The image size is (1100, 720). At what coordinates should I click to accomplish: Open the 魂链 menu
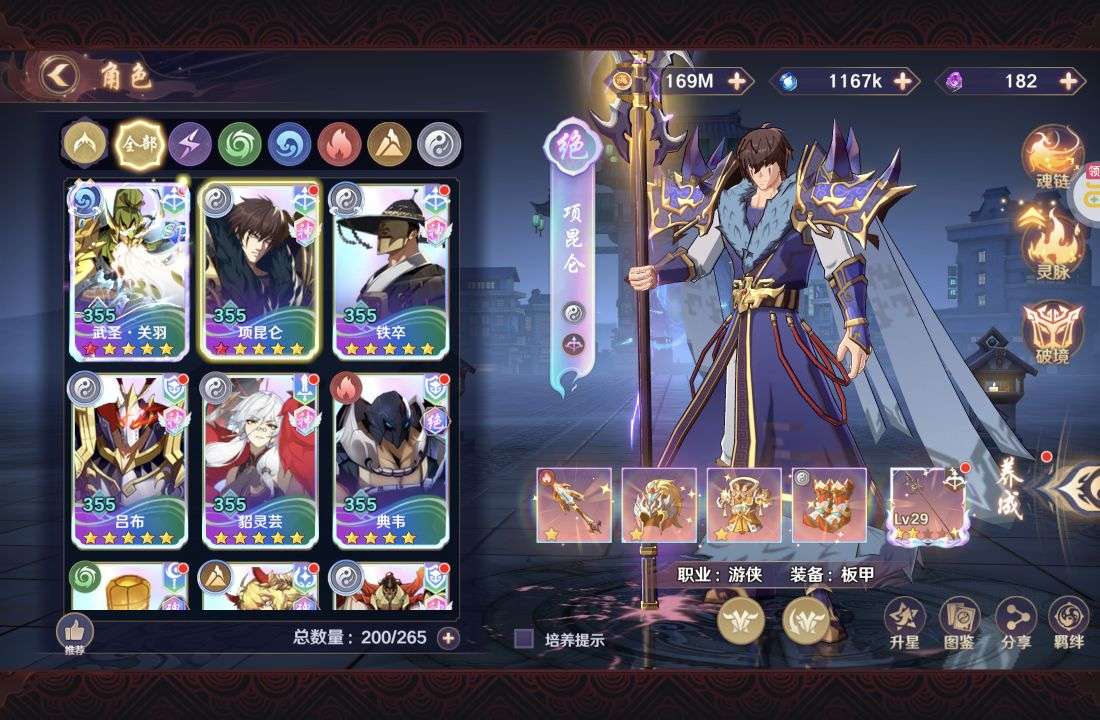click(1052, 162)
